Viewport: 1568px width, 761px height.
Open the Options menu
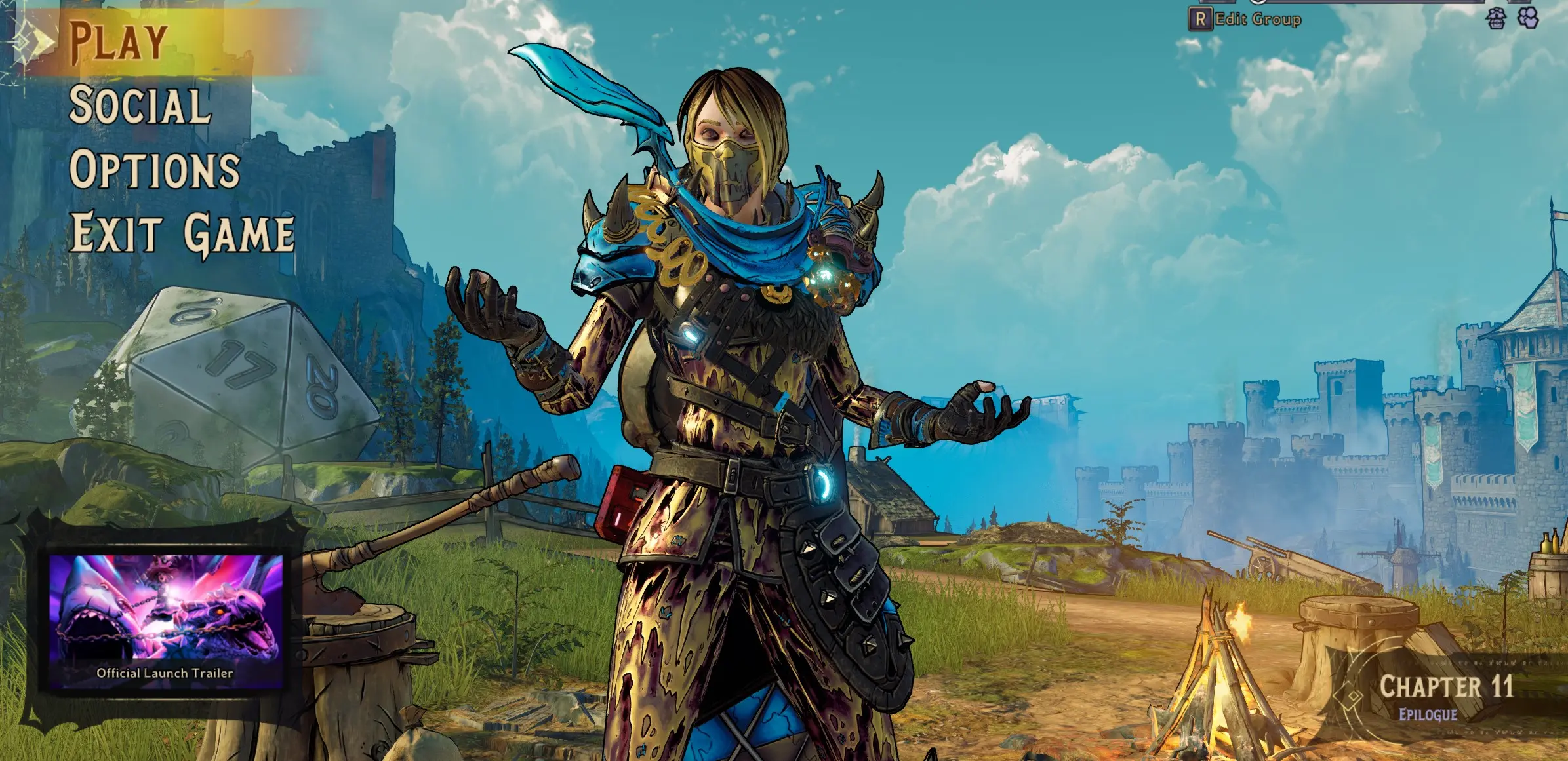tap(155, 169)
